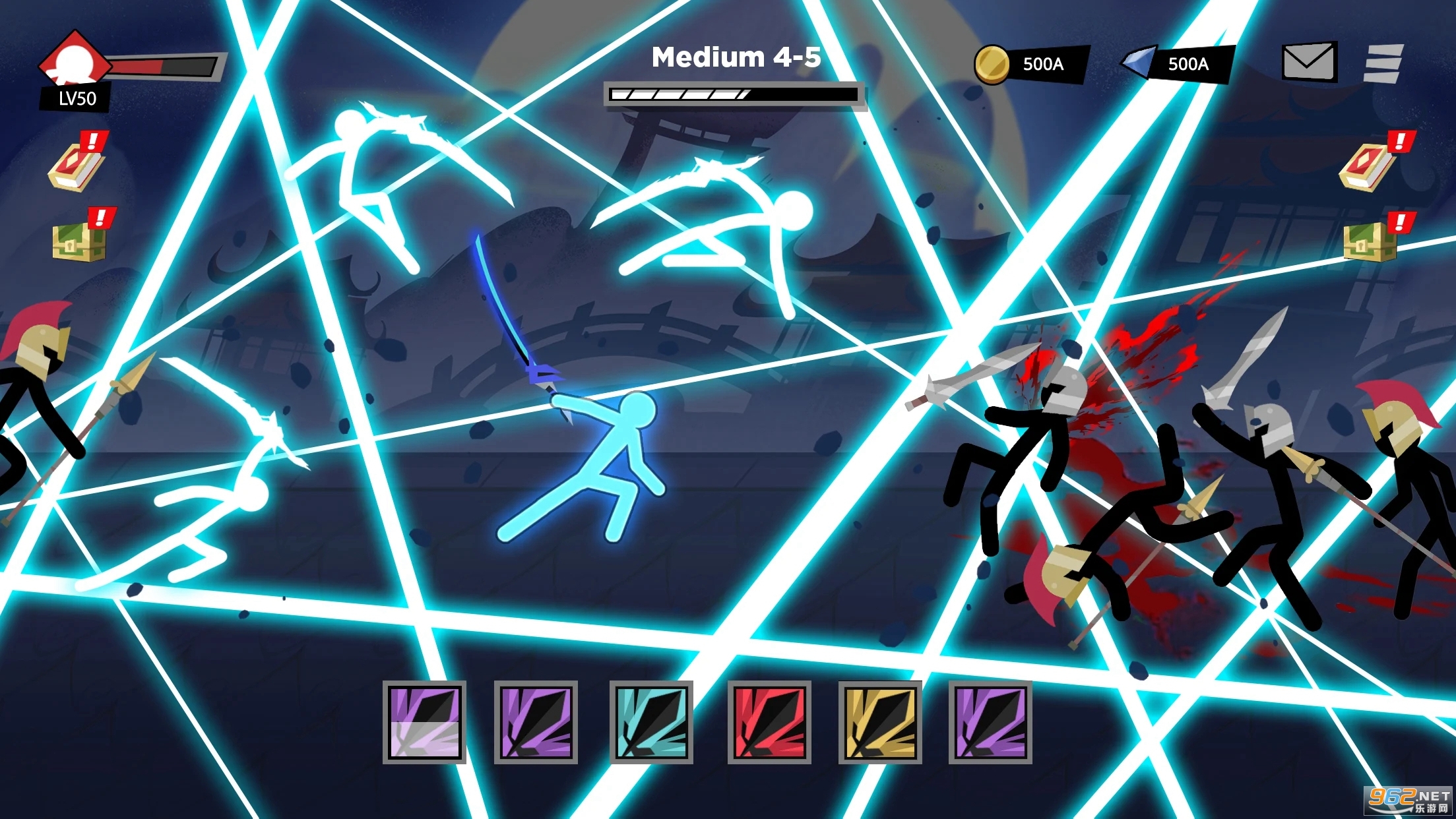Open the striped hamburger menu
Viewport: 1456px width, 819px height.
(1383, 63)
